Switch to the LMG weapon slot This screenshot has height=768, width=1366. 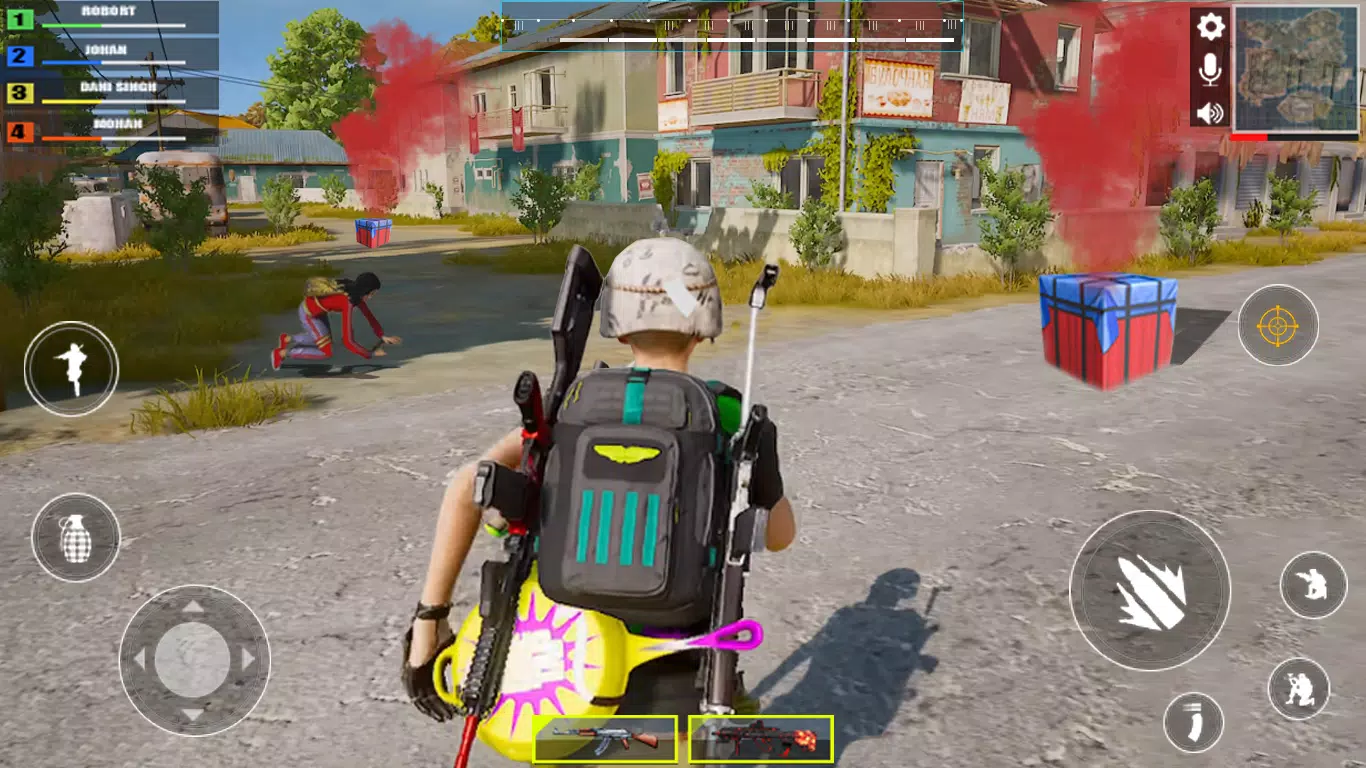coord(760,742)
